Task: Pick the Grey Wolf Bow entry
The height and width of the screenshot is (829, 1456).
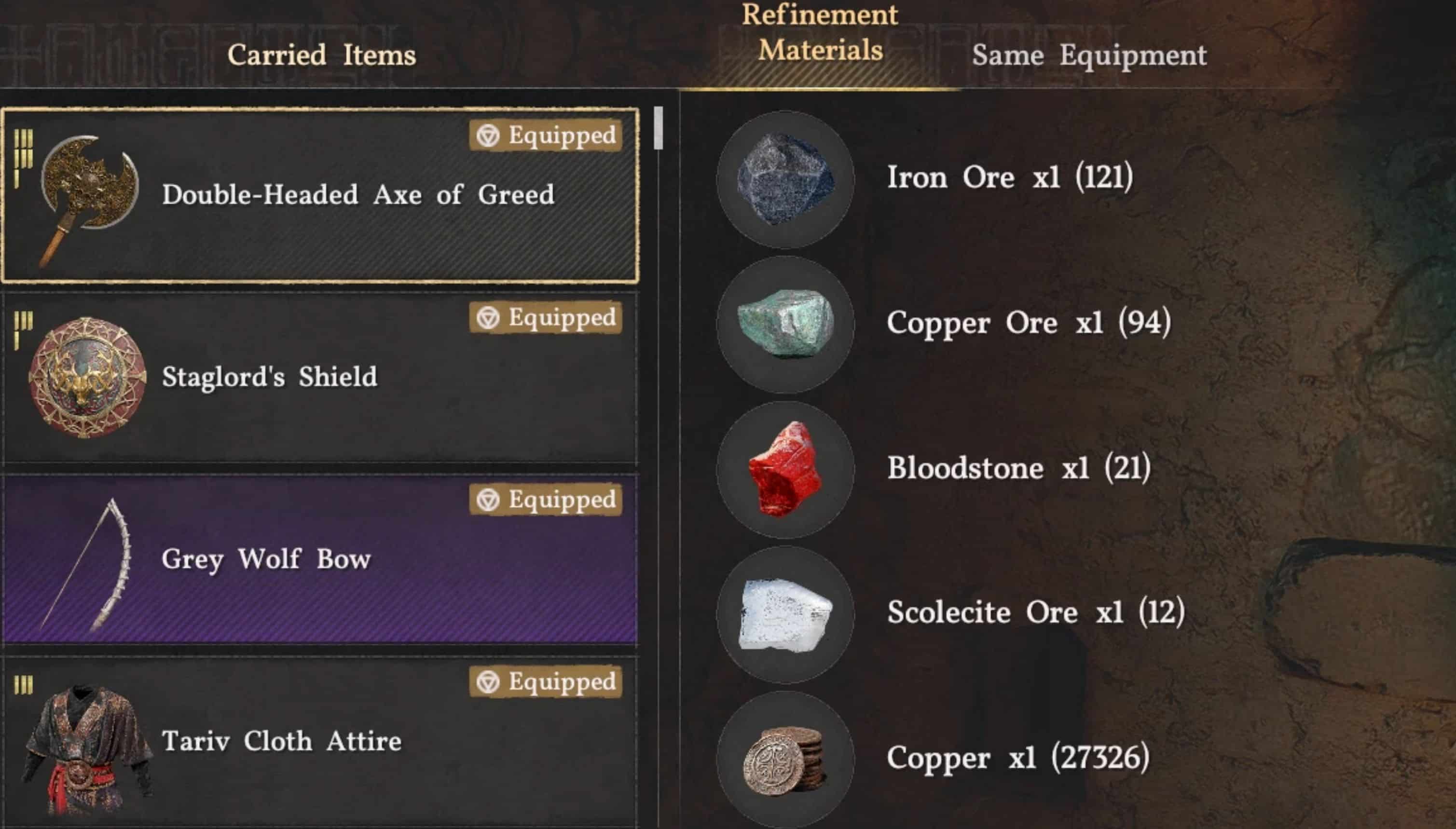Action: point(320,560)
